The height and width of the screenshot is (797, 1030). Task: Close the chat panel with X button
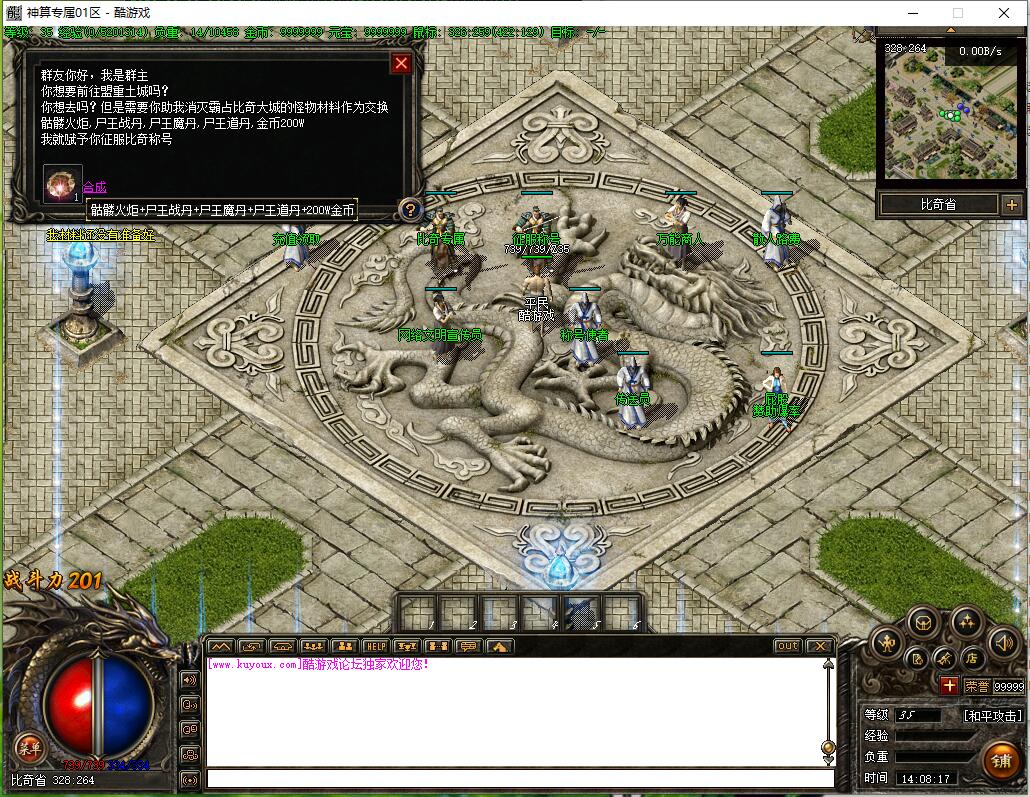[x=820, y=646]
